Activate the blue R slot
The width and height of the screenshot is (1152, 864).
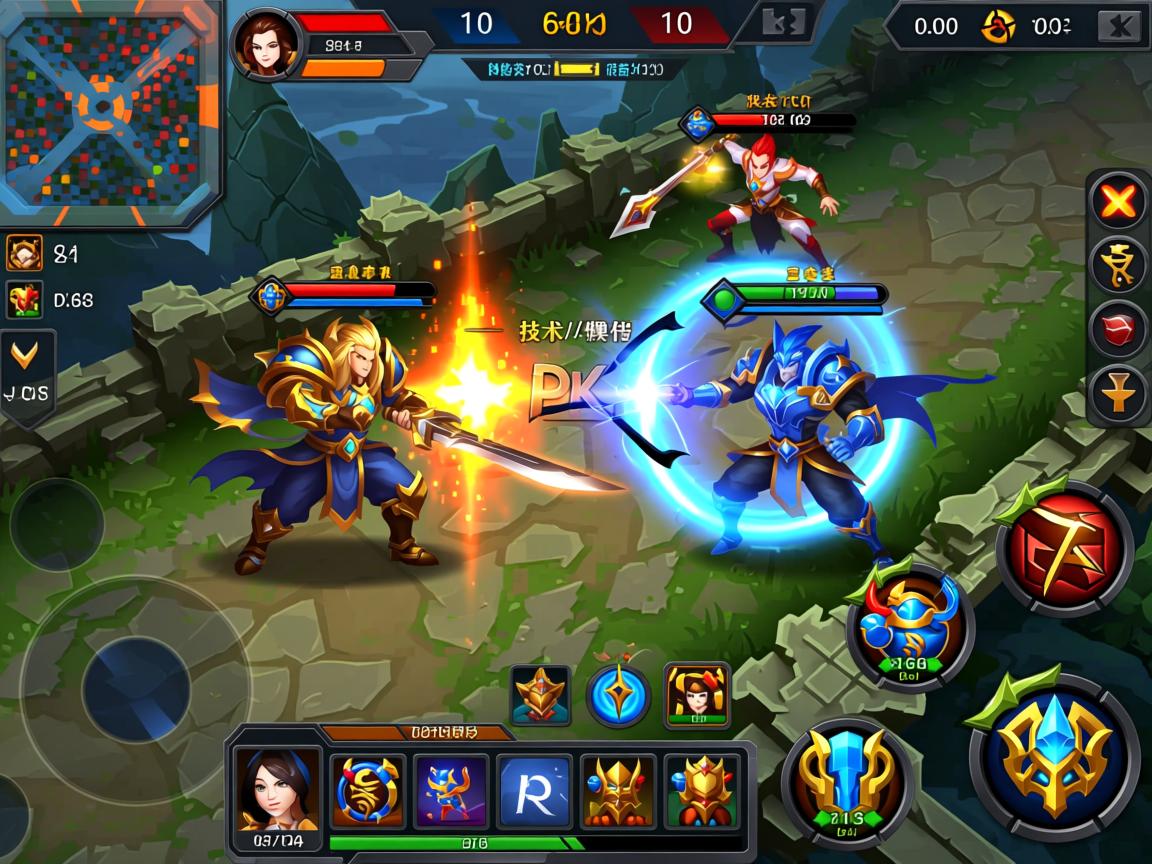[x=535, y=789]
